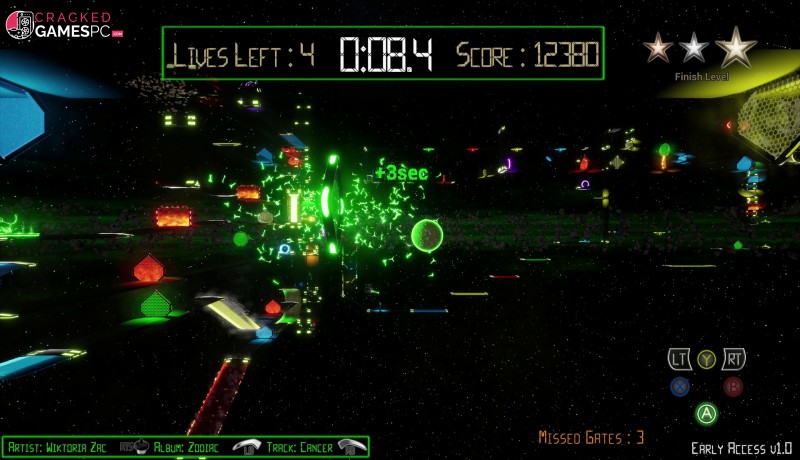Select the silver star rating icon
The width and height of the screenshot is (800, 460).
692,47
